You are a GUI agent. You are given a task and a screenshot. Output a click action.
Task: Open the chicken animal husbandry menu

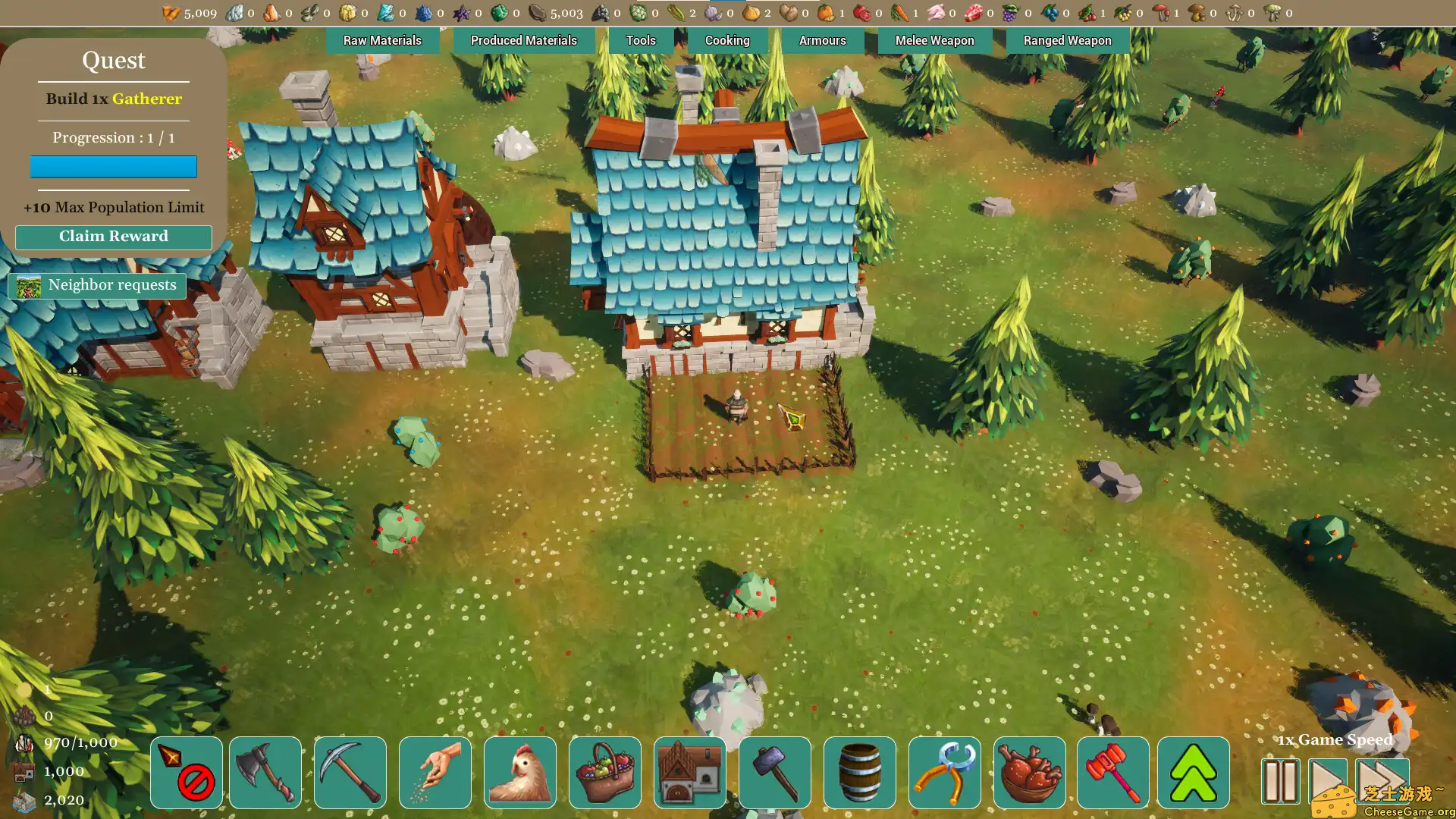point(520,772)
